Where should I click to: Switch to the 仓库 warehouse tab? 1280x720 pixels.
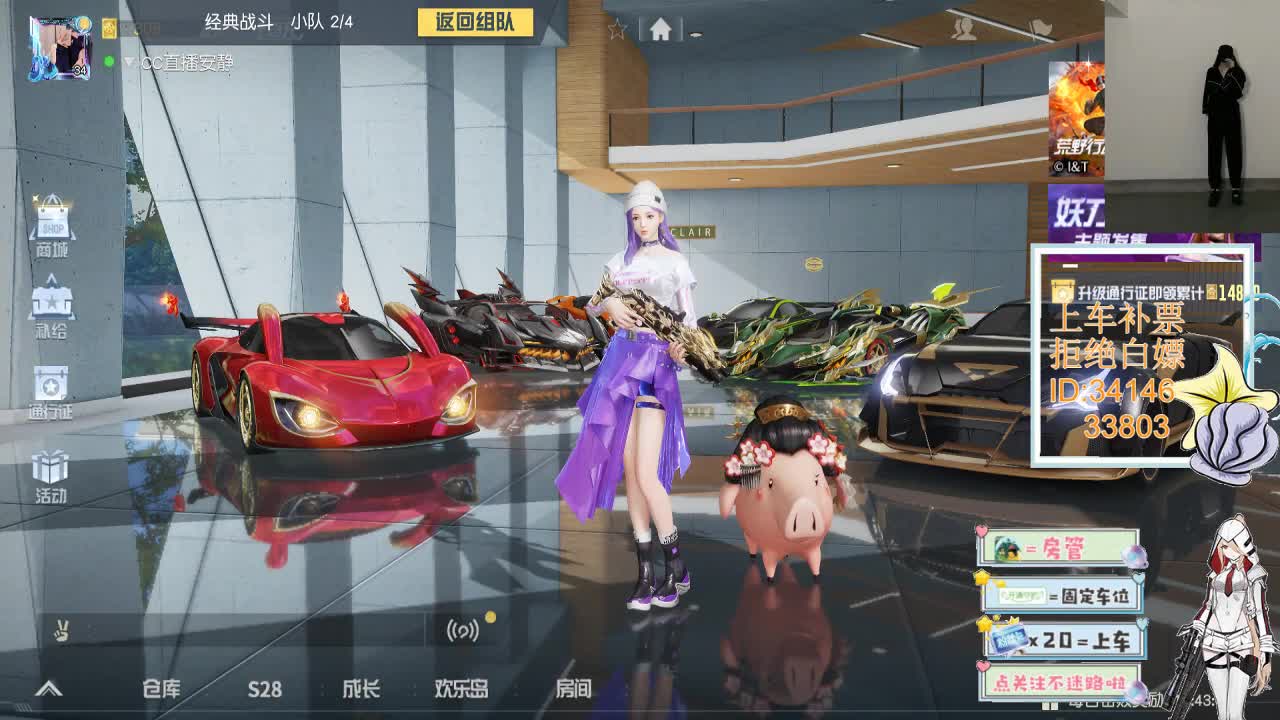click(162, 690)
